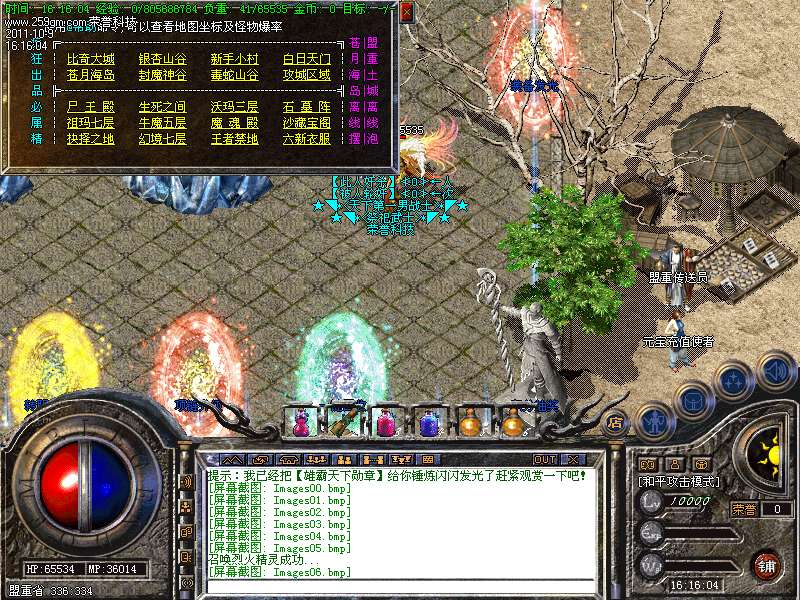Use the blue mana potion belt slot
Image resolution: width=800 pixels, height=600 pixels.
428,423
